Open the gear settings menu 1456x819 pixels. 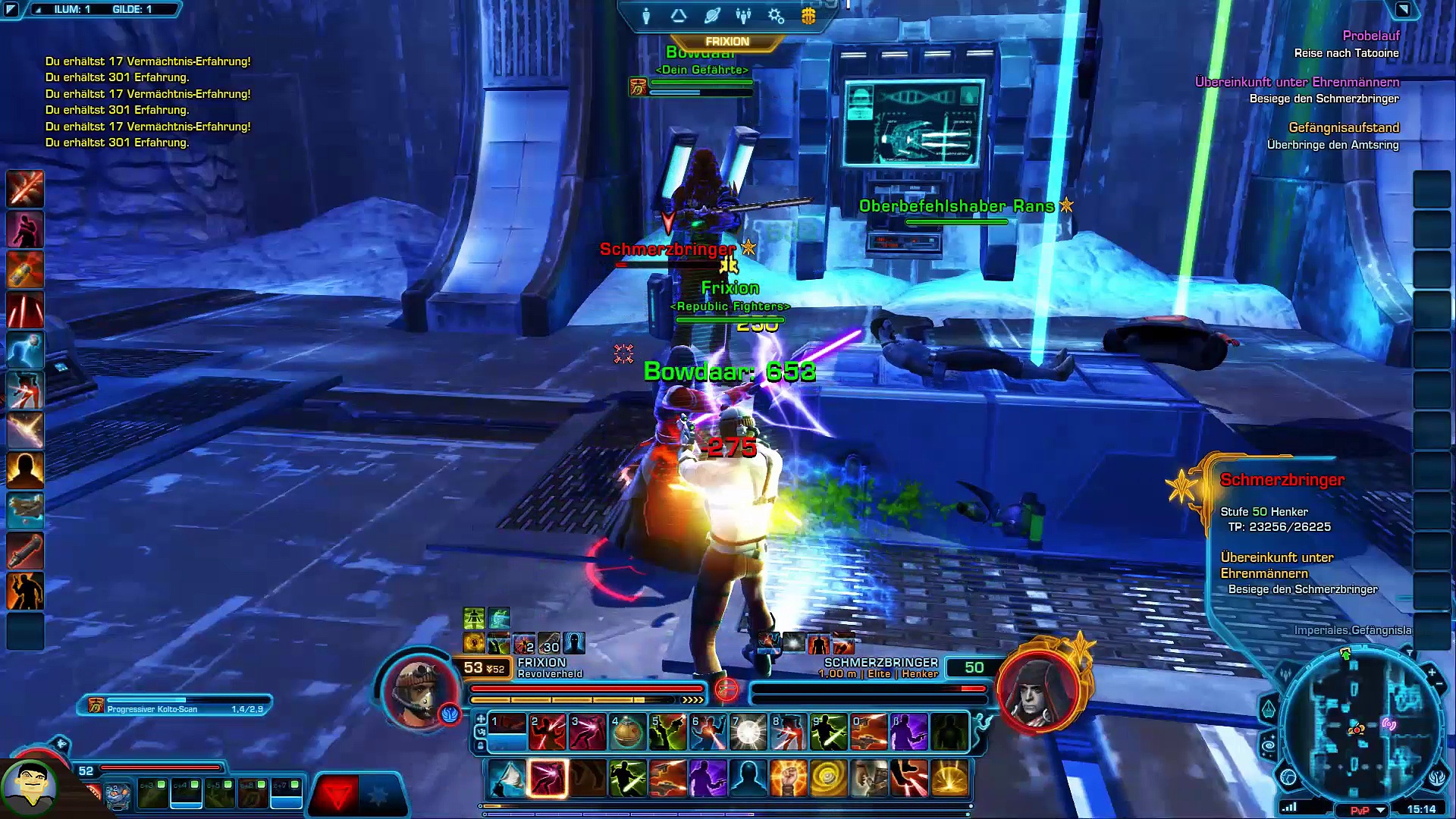(776, 16)
